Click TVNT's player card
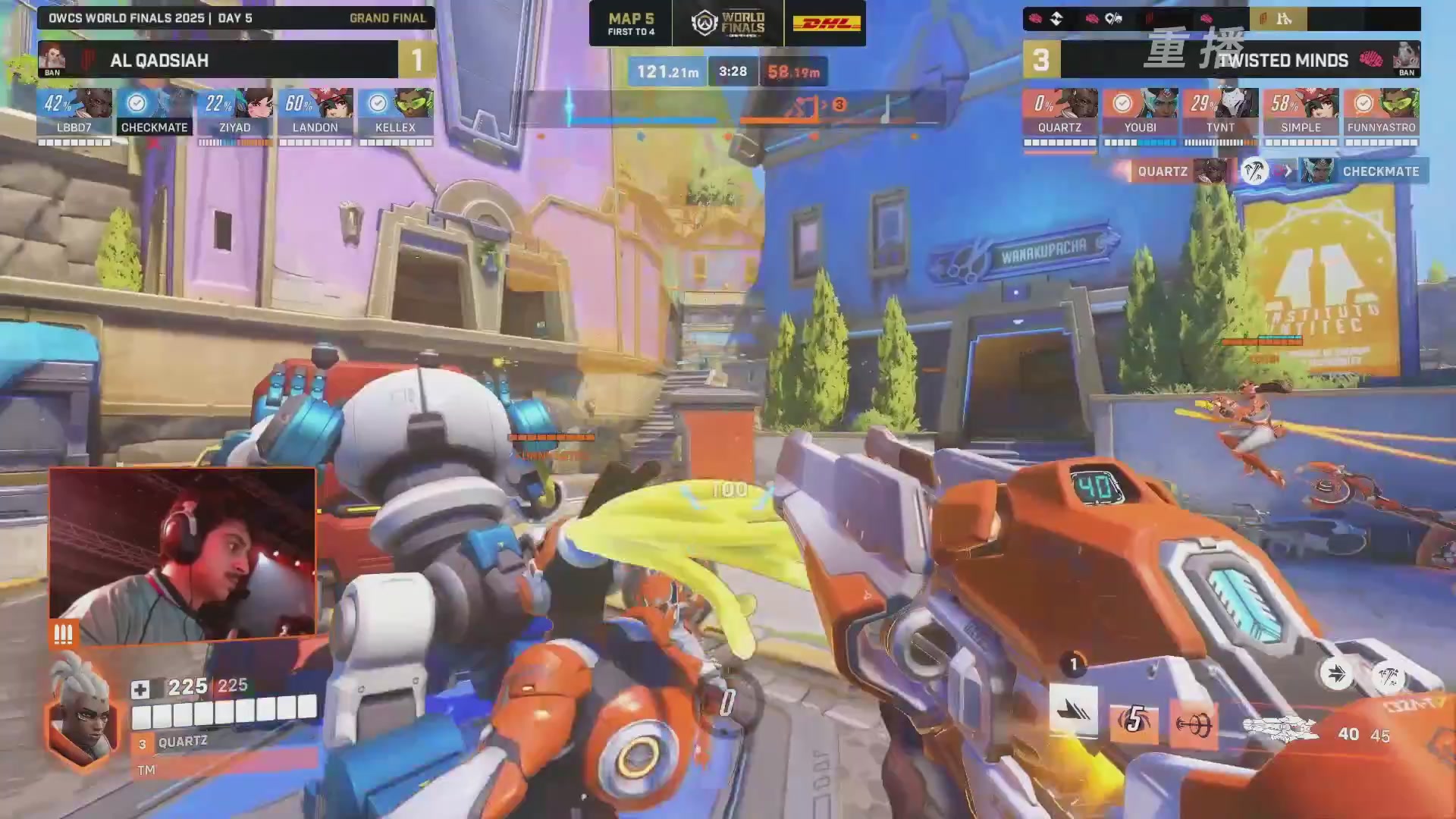The image size is (1456, 819). click(1220, 112)
